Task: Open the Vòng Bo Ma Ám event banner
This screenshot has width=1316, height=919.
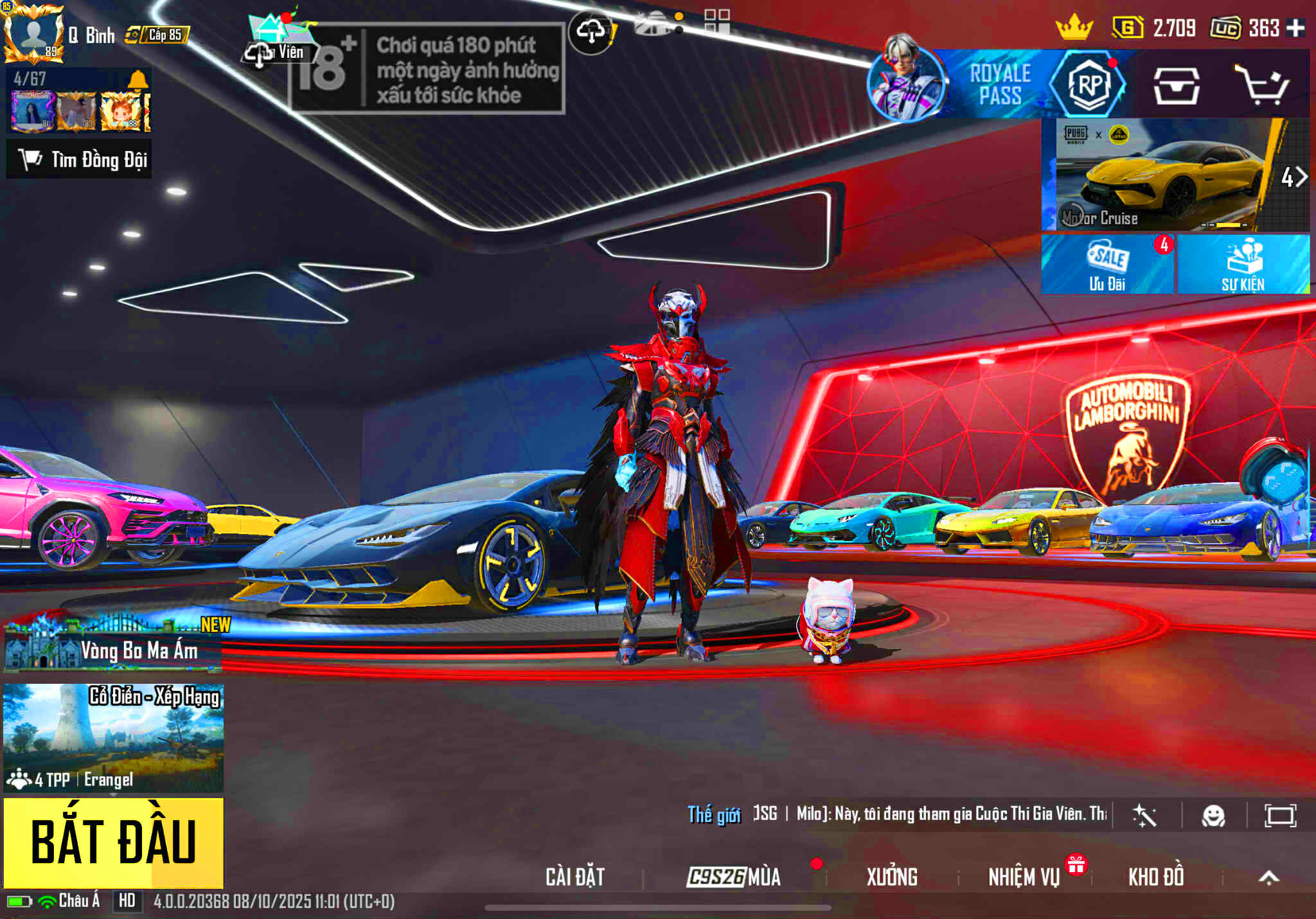Action: click(x=114, y=646)
